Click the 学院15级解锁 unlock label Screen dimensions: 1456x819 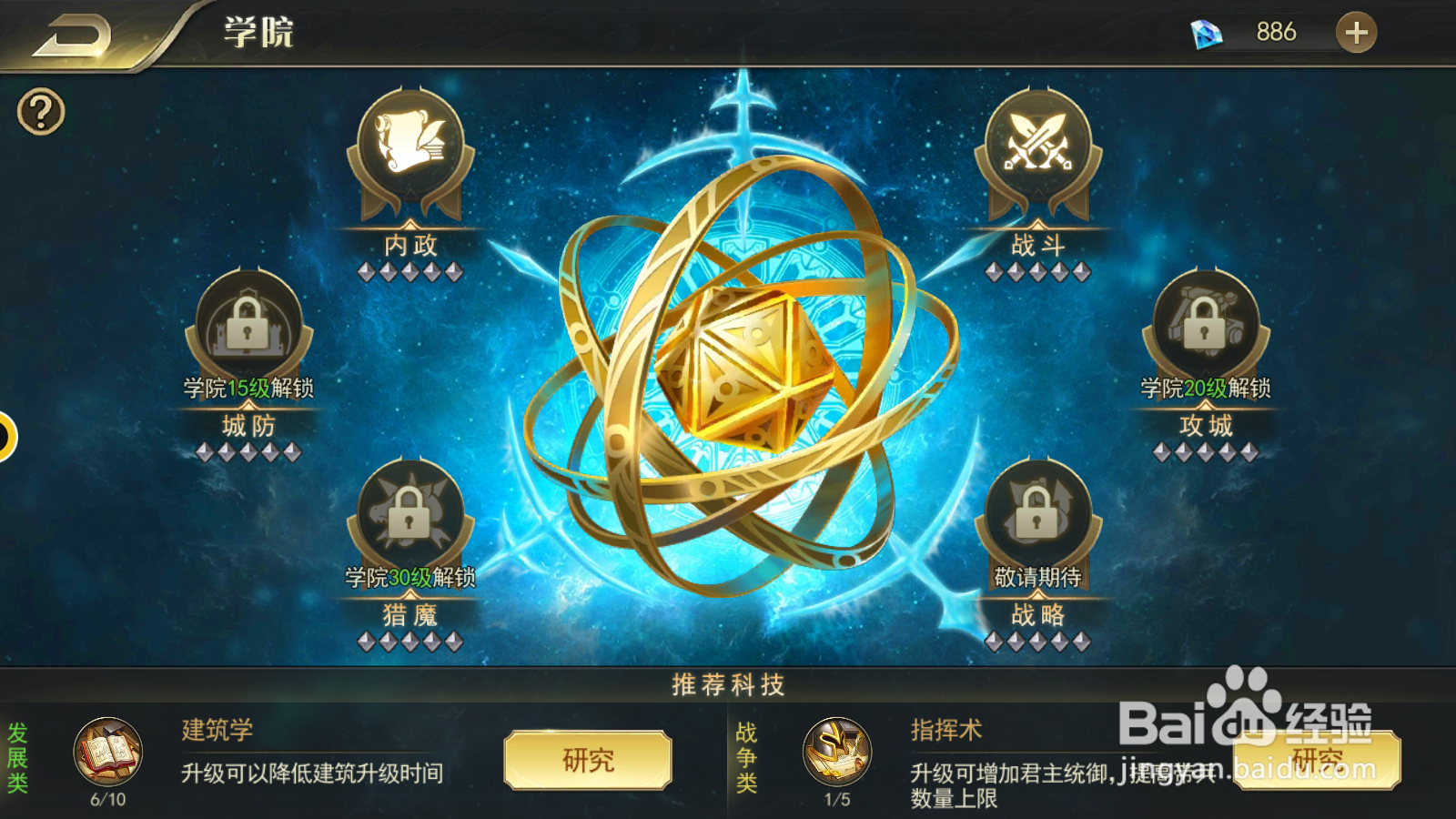[x=246, y=389]
